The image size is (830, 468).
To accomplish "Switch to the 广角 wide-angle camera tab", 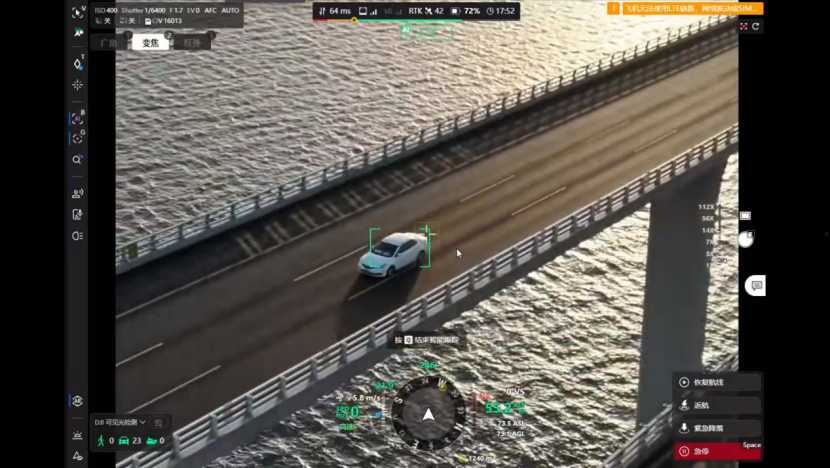I will (x=108, y=43).
